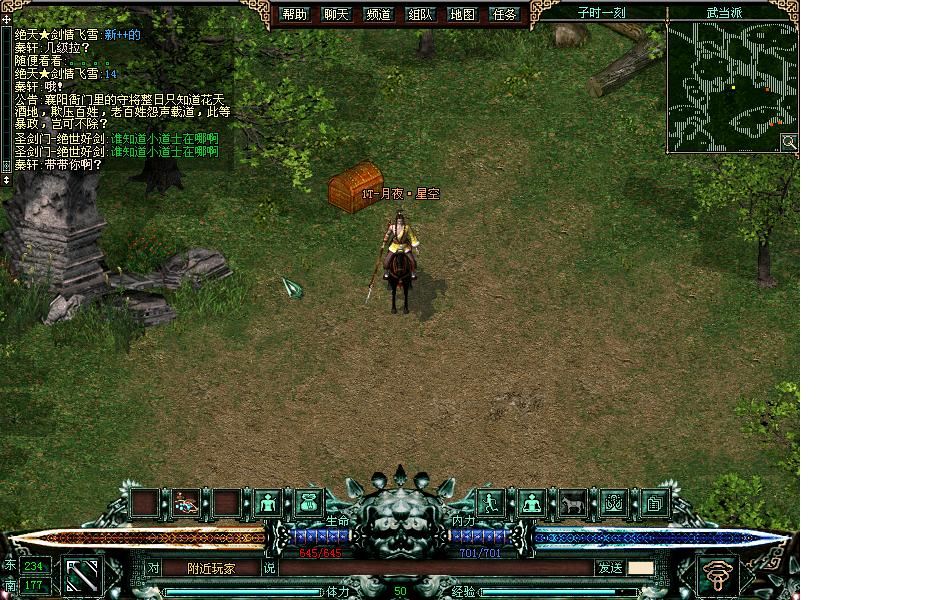Toggle the running figure icon
The height and width of the screenshot is (600, 950).
coord(491,503)
